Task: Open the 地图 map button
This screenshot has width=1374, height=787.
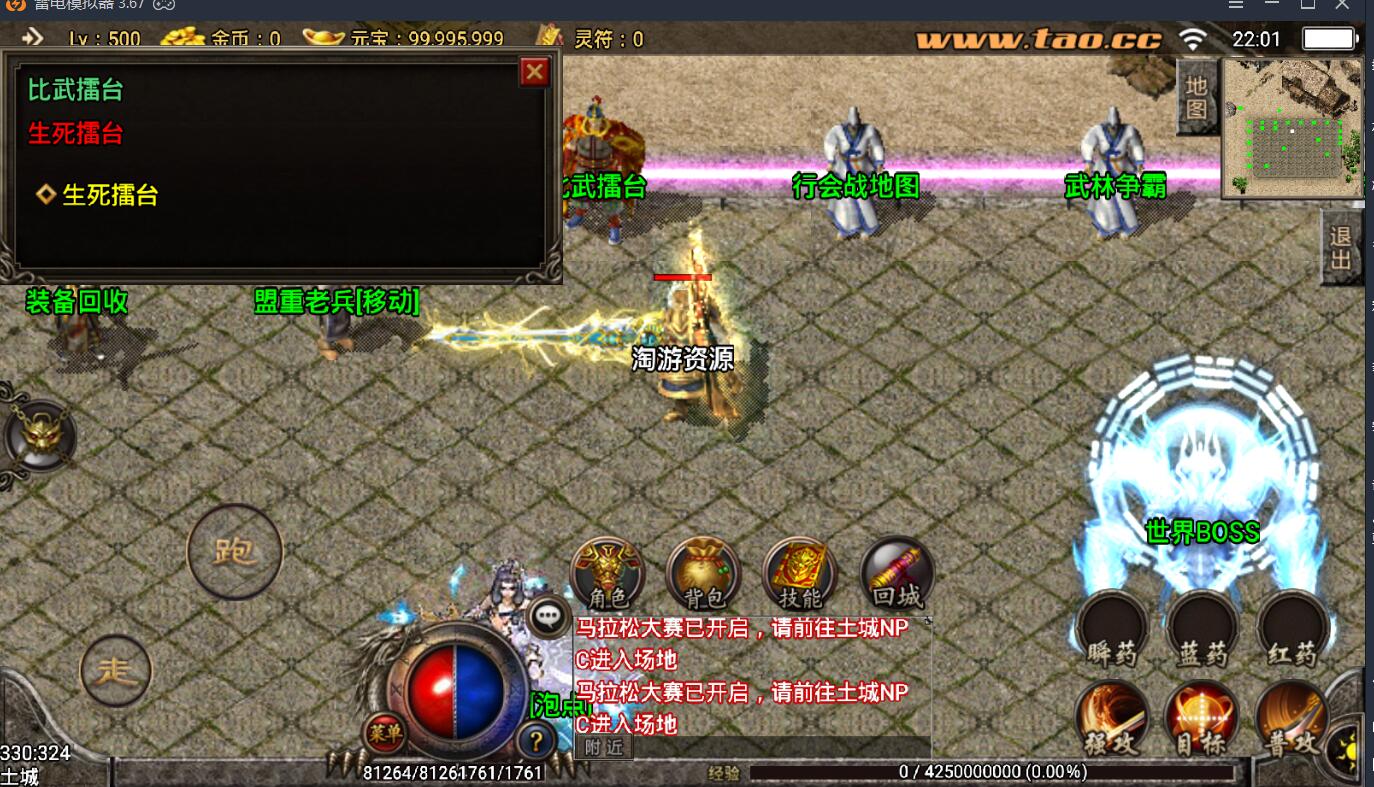Action: pyautogui.click(x=1196, y=97)
